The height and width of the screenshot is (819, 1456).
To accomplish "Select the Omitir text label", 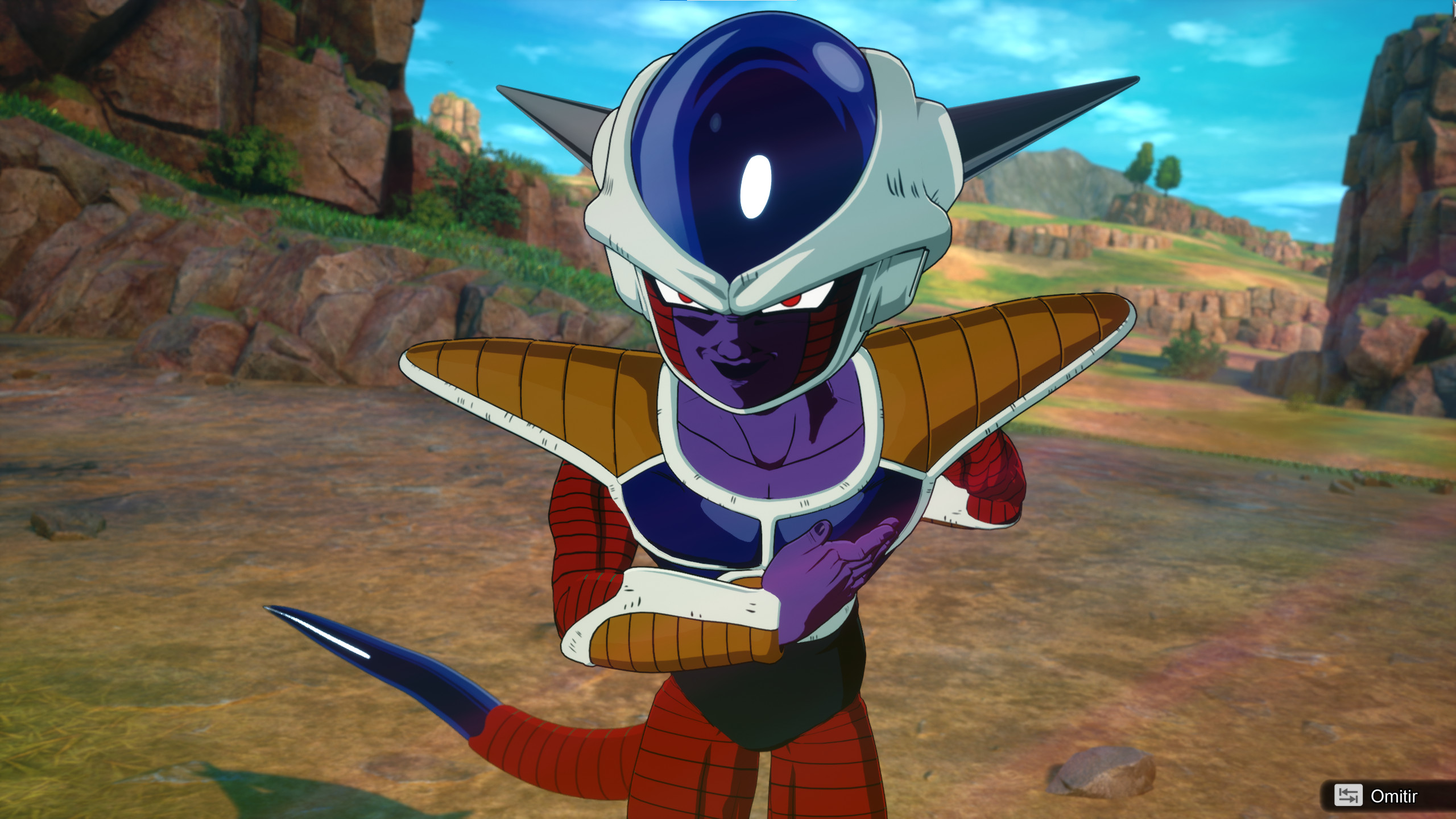I will pyautogui.click(x=1395, y=795).
